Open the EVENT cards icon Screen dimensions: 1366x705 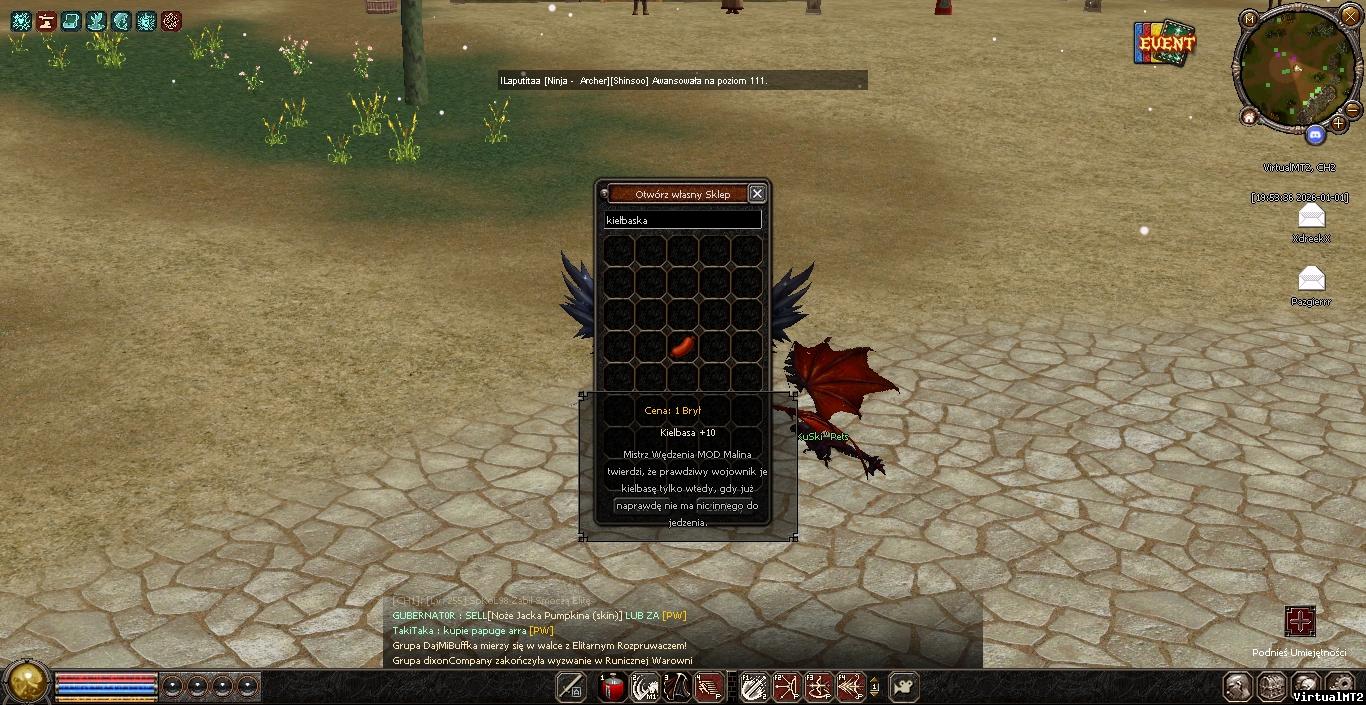[1164, 44]
